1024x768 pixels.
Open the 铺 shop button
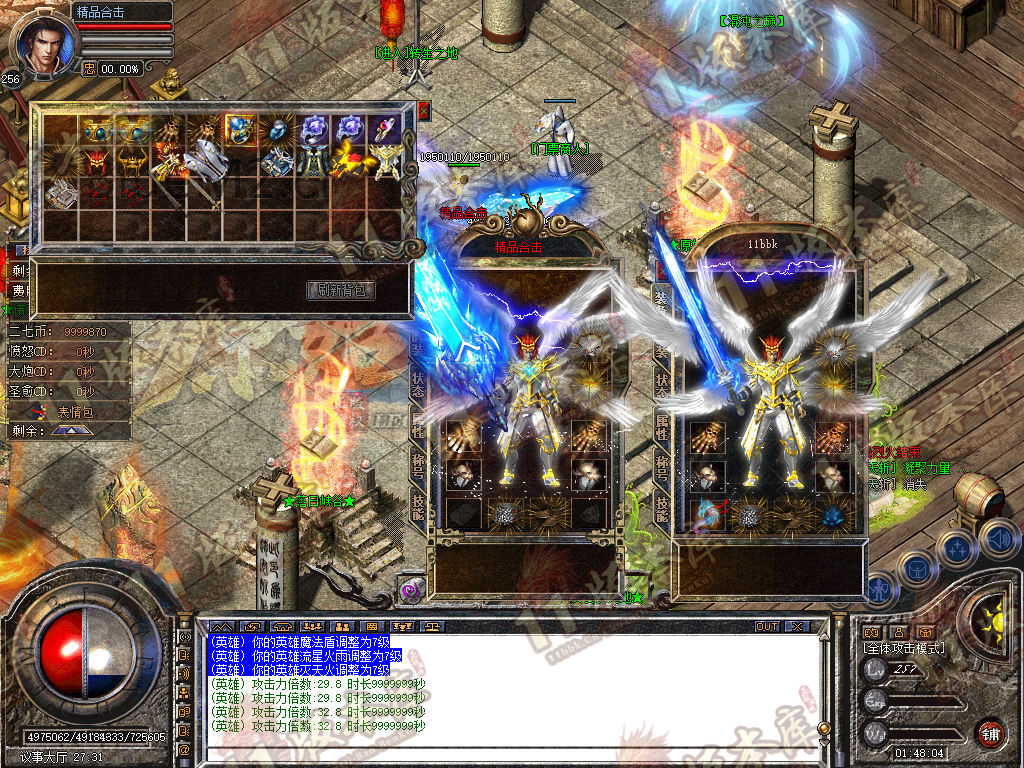pos(991,733)
